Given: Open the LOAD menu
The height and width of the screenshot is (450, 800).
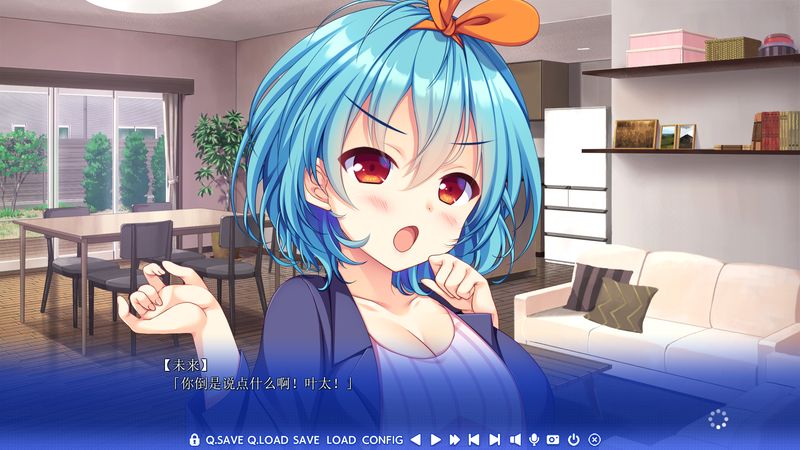Looking at the screenshot, I should tap(341, 440).
